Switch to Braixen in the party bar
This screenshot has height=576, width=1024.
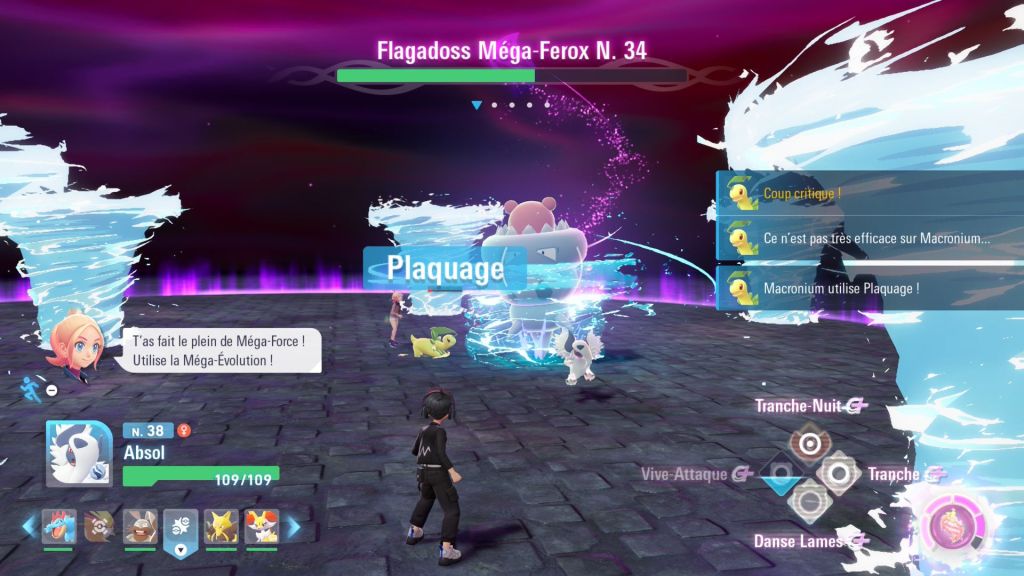pyautogui.click(x=262, y=526)
